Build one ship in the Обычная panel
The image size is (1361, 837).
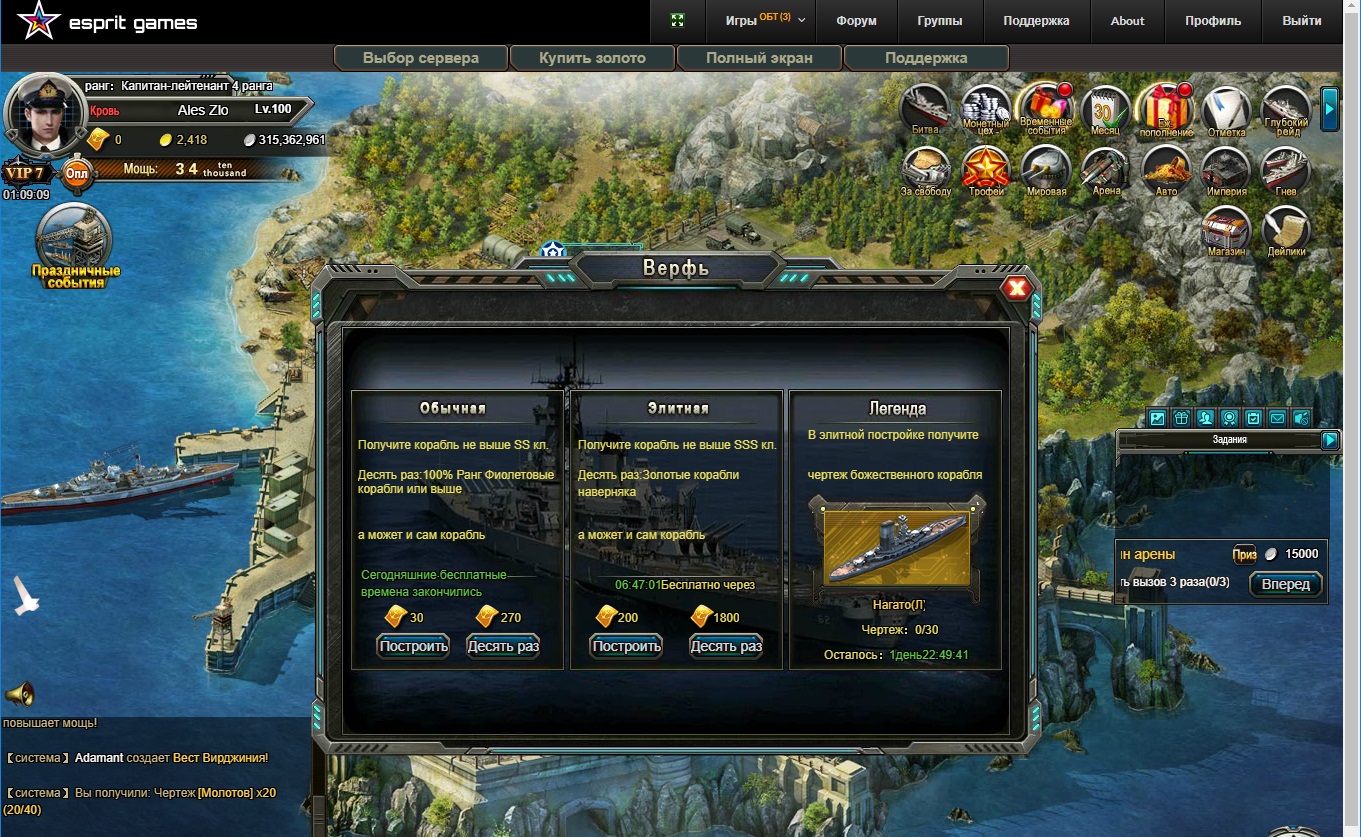(413, 646)
